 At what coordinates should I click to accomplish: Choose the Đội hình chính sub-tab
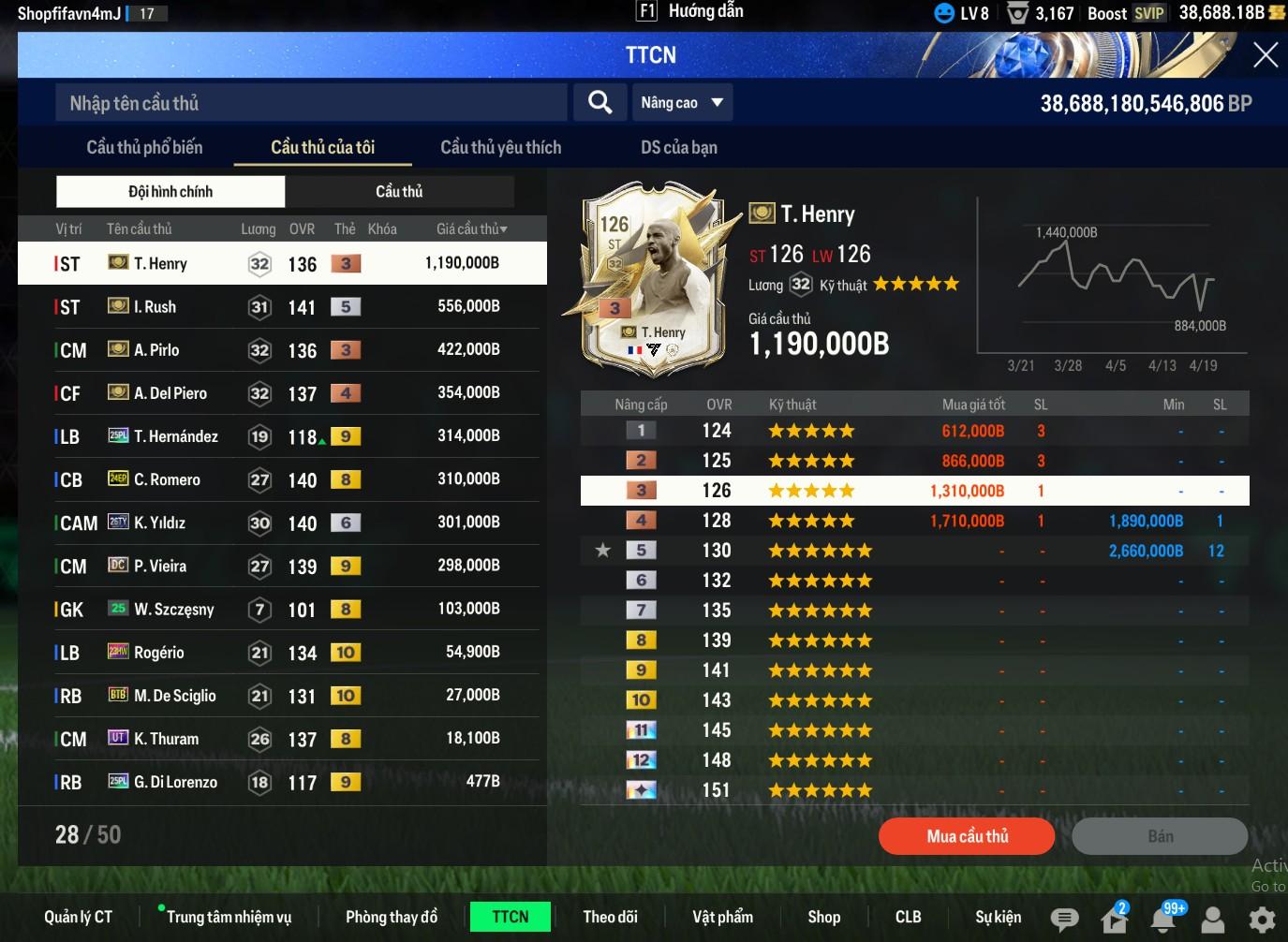point(170,191)
